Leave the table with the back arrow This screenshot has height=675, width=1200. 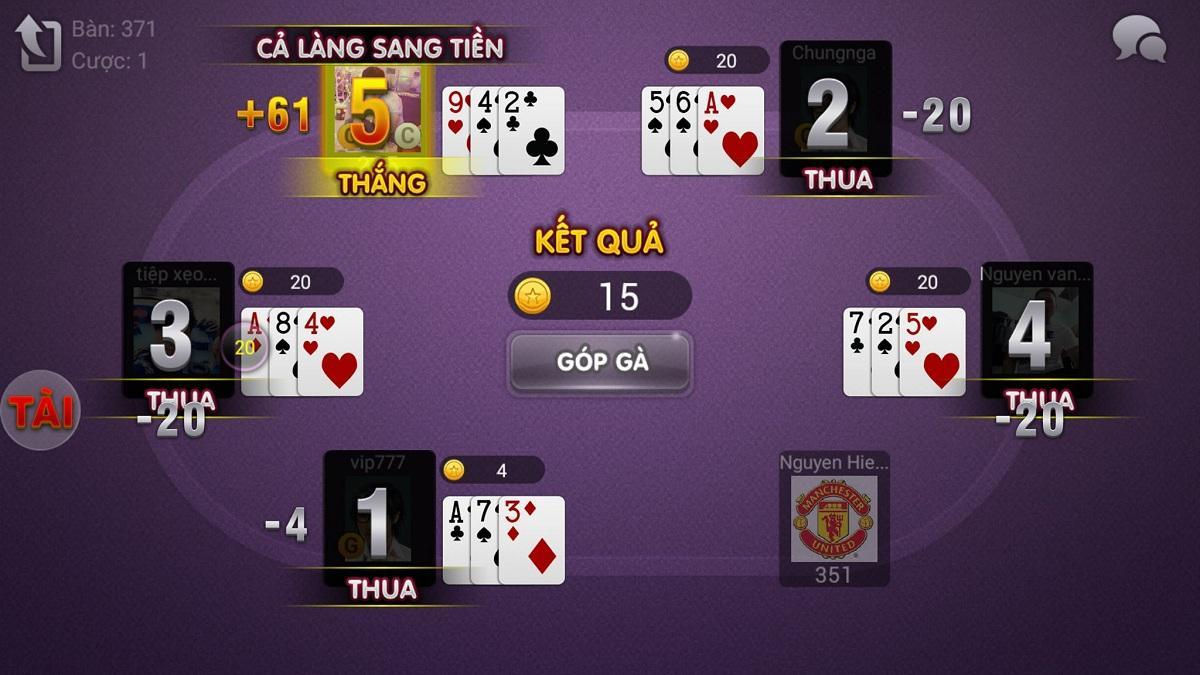[x=38, y=43]
